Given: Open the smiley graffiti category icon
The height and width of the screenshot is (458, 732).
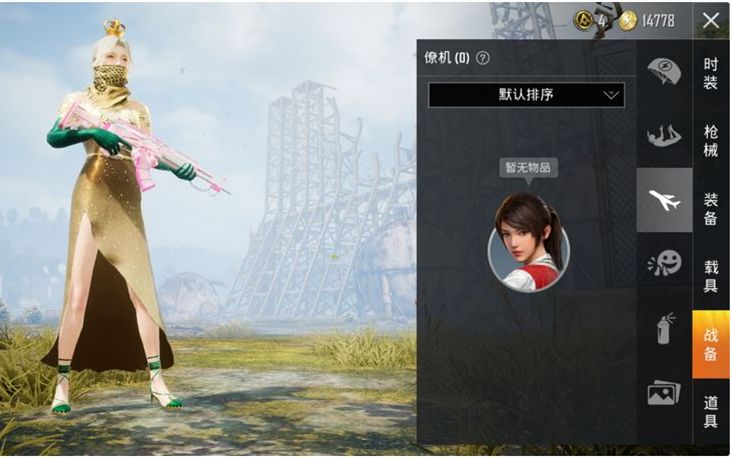Looking at the screenshot, I should (x=664, y=264).
